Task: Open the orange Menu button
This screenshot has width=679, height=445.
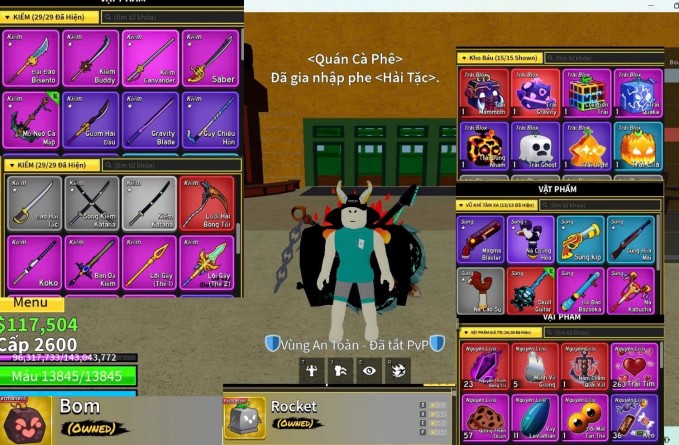Action: click(x=31, y=303)
